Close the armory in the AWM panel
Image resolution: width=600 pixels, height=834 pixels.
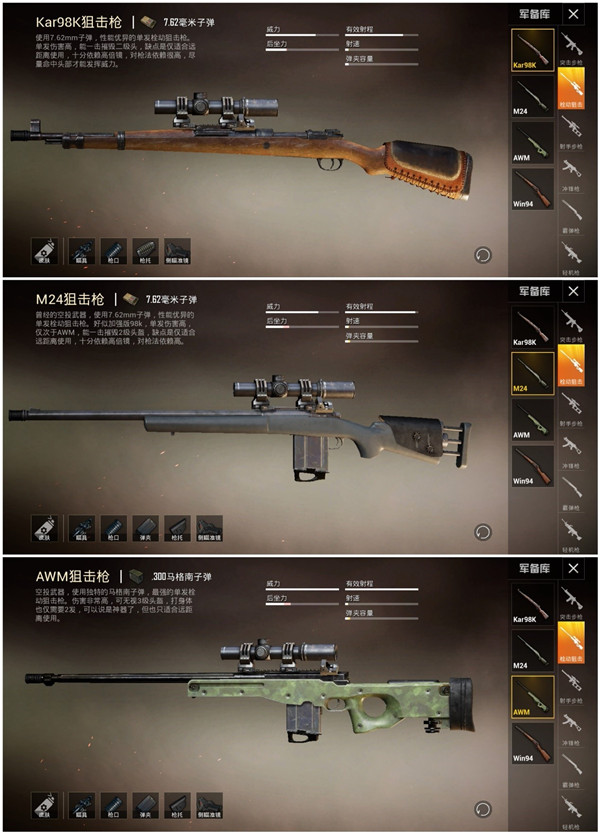click(x=573, y=568)
